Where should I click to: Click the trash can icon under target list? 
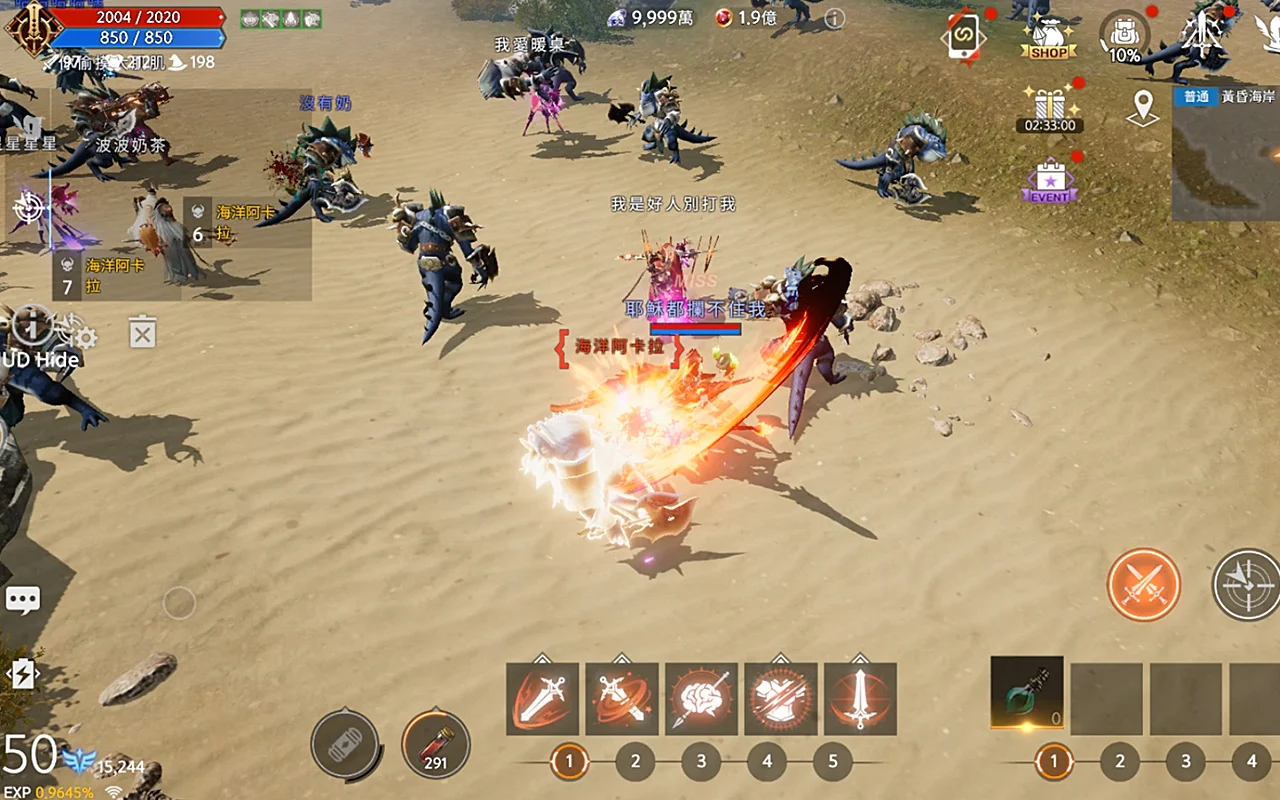click(x=143, y=332)
